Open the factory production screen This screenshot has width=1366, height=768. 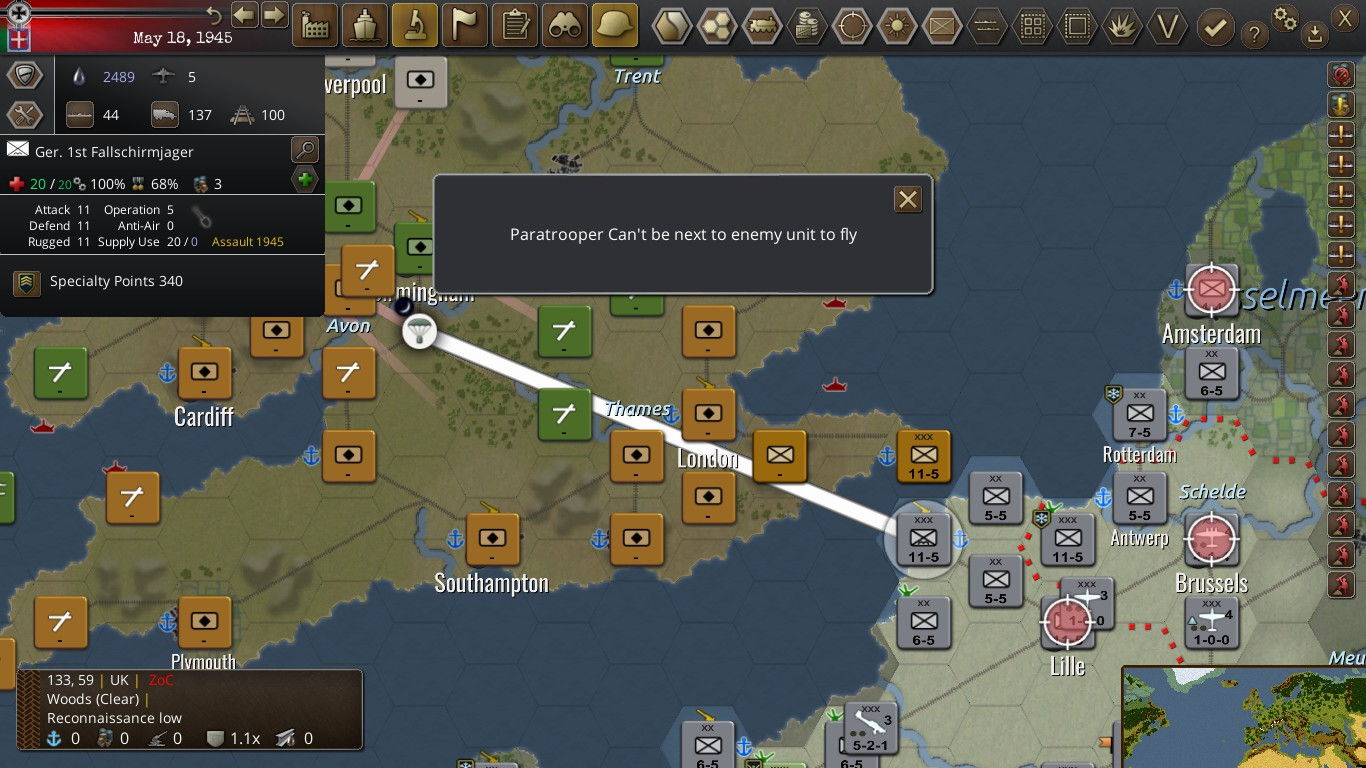(x=315, y=24)
